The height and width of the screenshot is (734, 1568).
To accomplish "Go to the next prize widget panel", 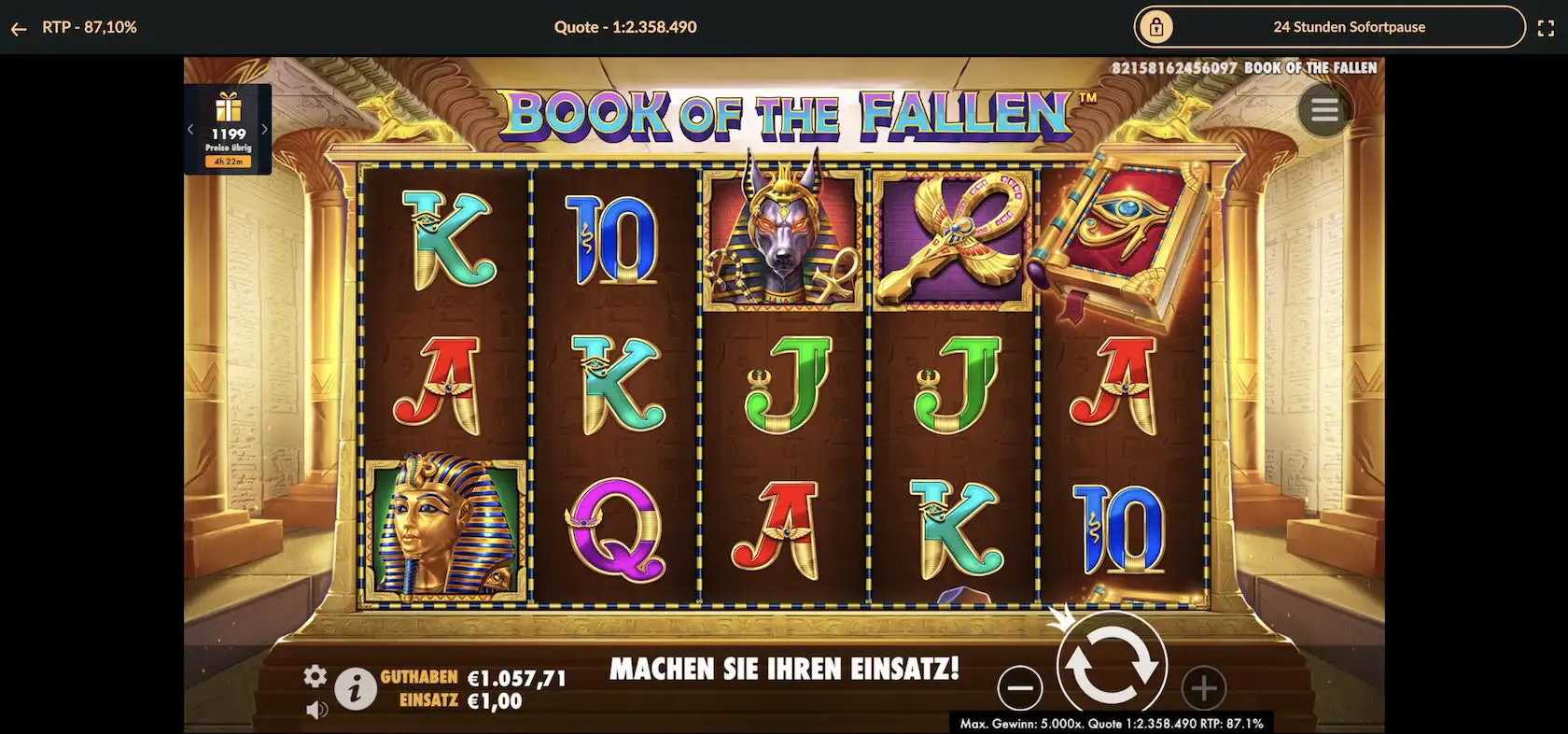I will [264, 130].
